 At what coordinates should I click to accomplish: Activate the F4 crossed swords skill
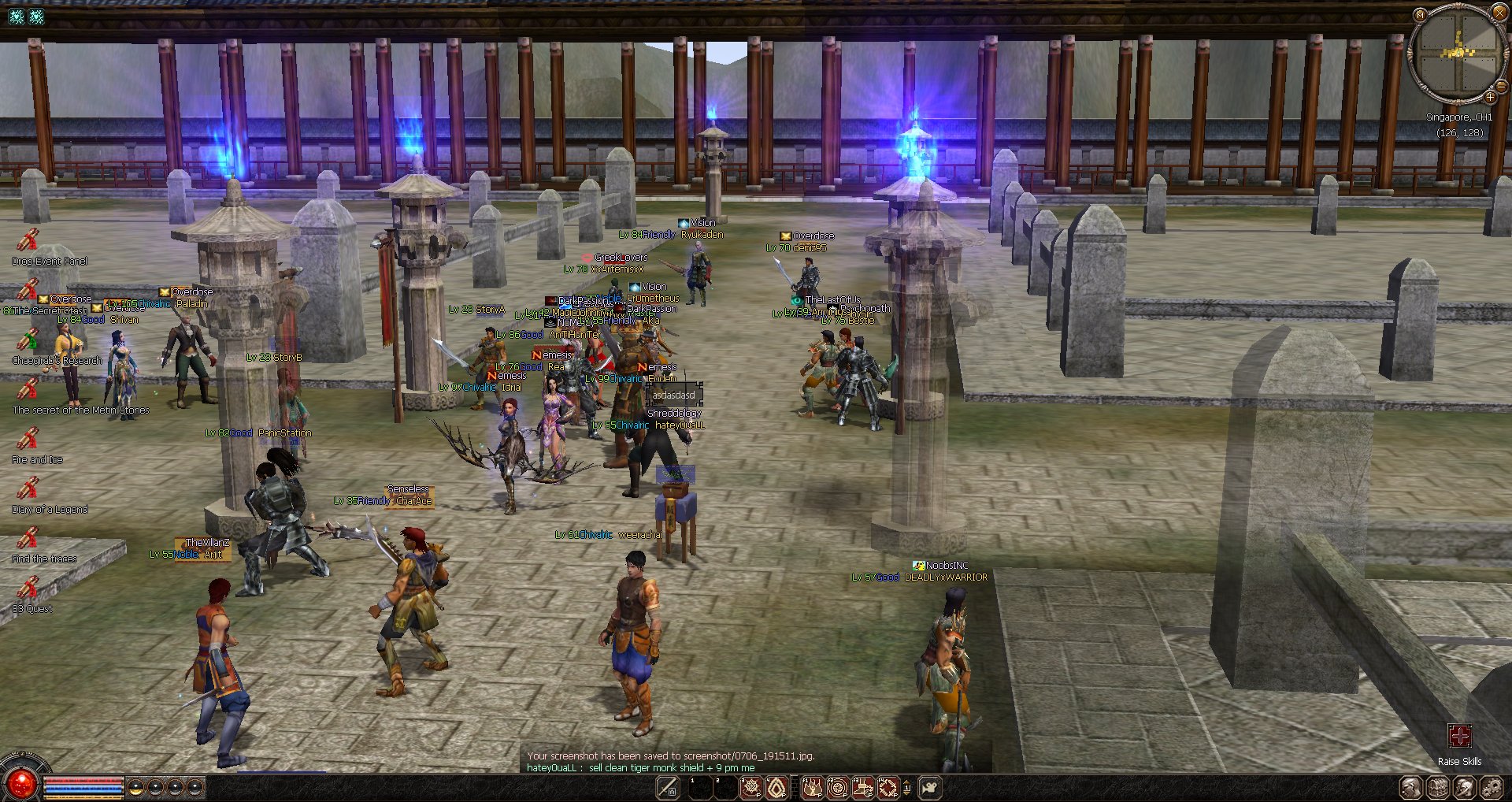click(888, 787)
